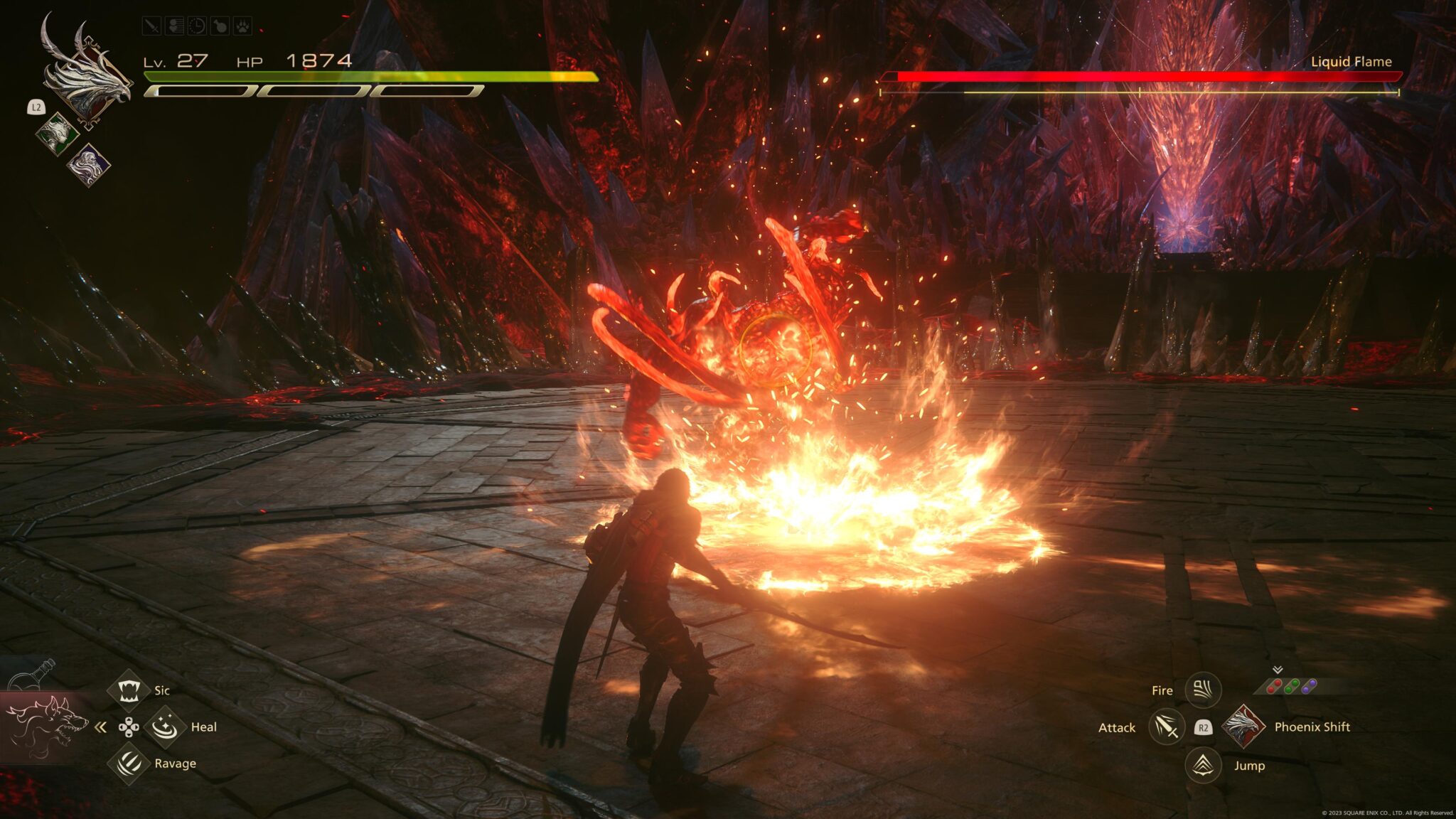Screen dimensions: 1456x819
Task: Expand the ability set double chevron
Action: (1278, 669)
